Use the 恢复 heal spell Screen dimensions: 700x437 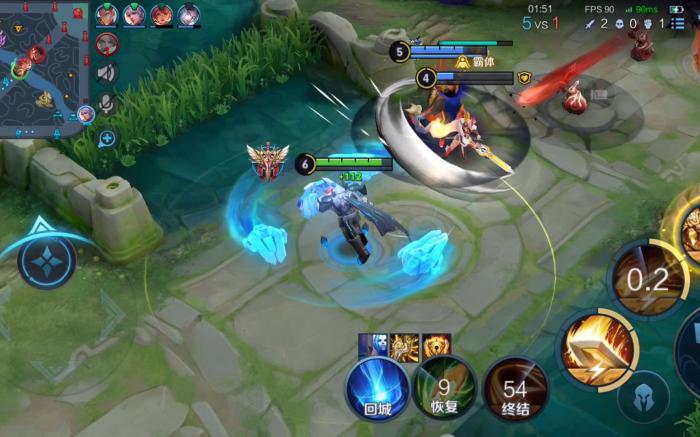click(443, 390)
